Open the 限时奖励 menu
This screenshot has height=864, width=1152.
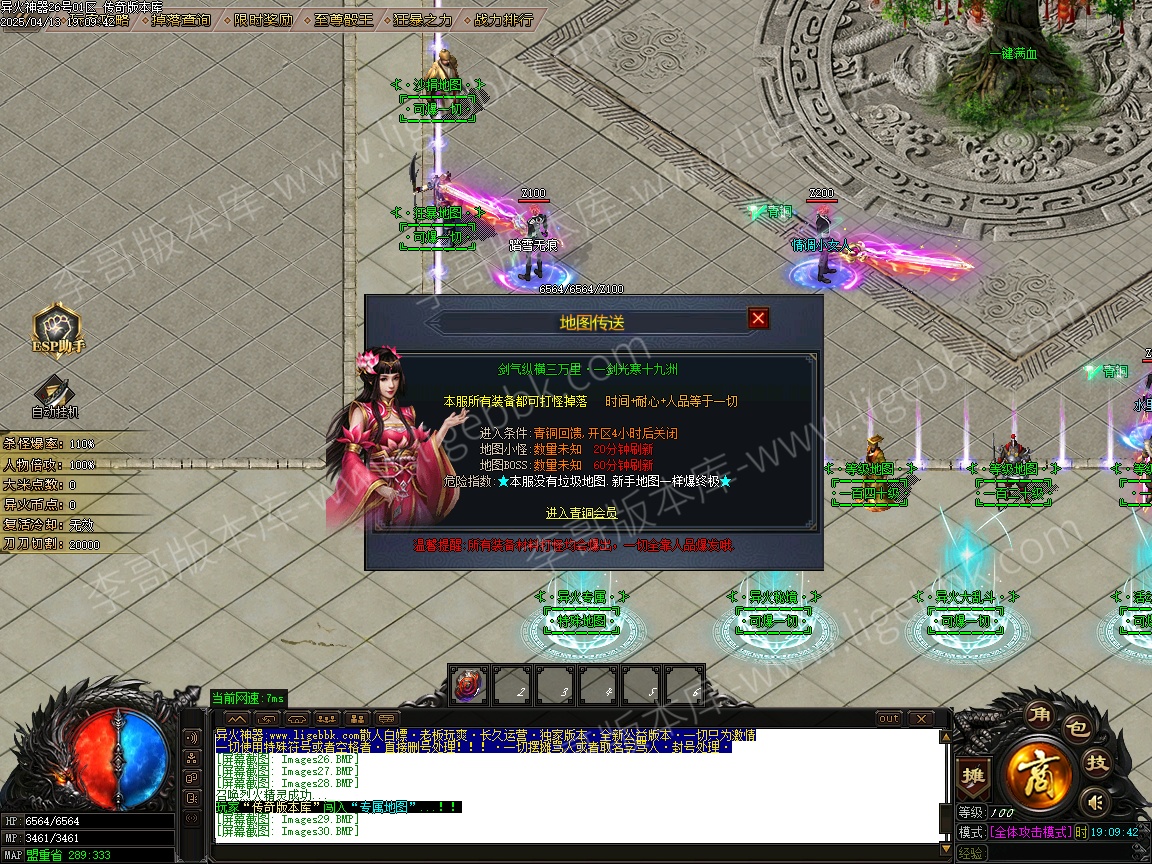pos(264,19)
